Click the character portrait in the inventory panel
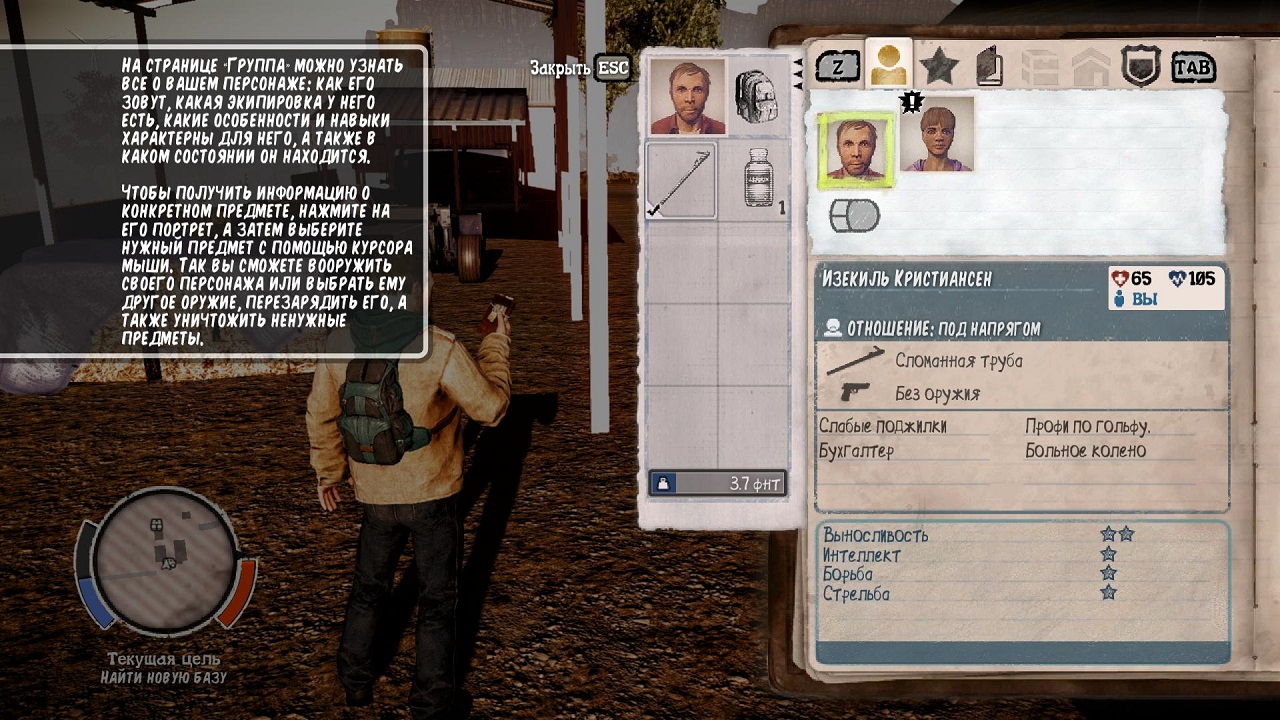This screenshot has width=1280, height=720. [x=687, y=96]
